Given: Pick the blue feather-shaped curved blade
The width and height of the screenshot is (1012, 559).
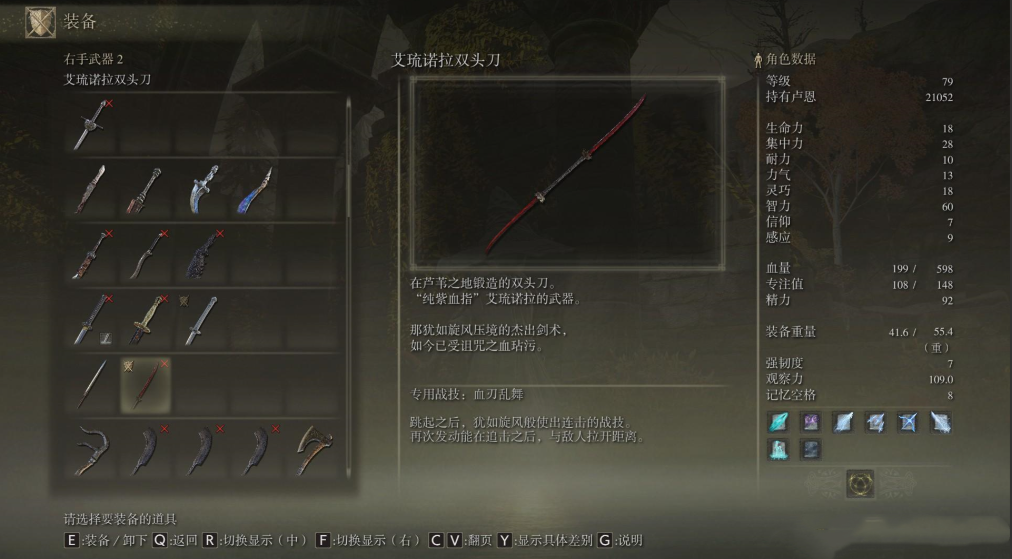Looking at the screenshot, I should click(254, 189).
